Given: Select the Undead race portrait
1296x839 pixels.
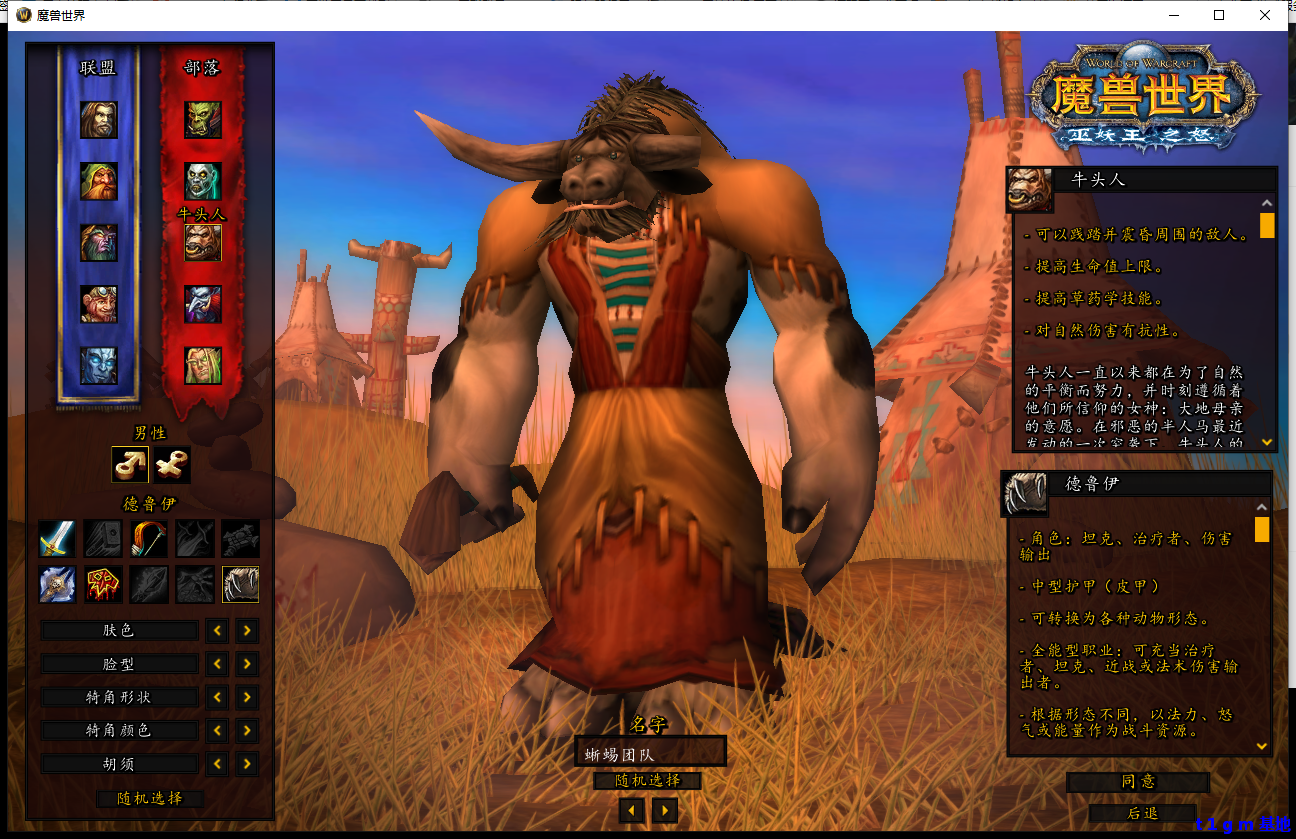Looking at the screenshot, I should pyautogui.click(x=200, y=180).
